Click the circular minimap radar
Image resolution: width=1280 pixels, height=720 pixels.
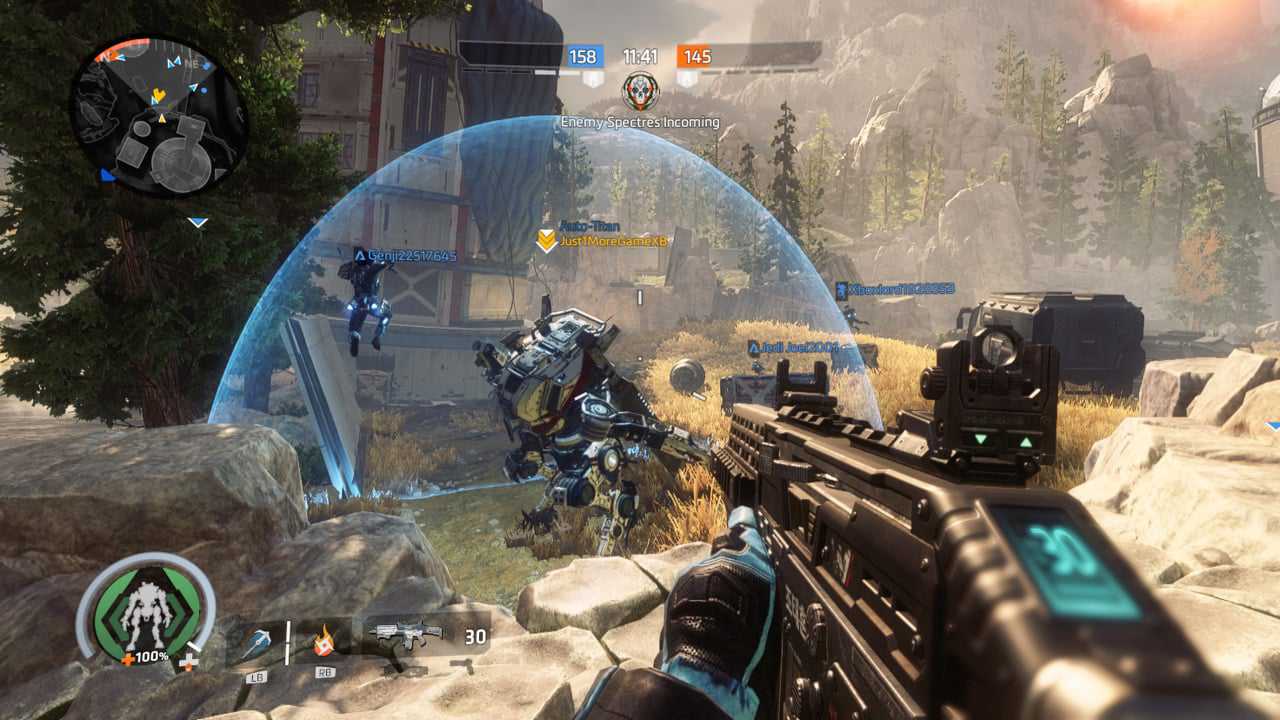(158, 118)
